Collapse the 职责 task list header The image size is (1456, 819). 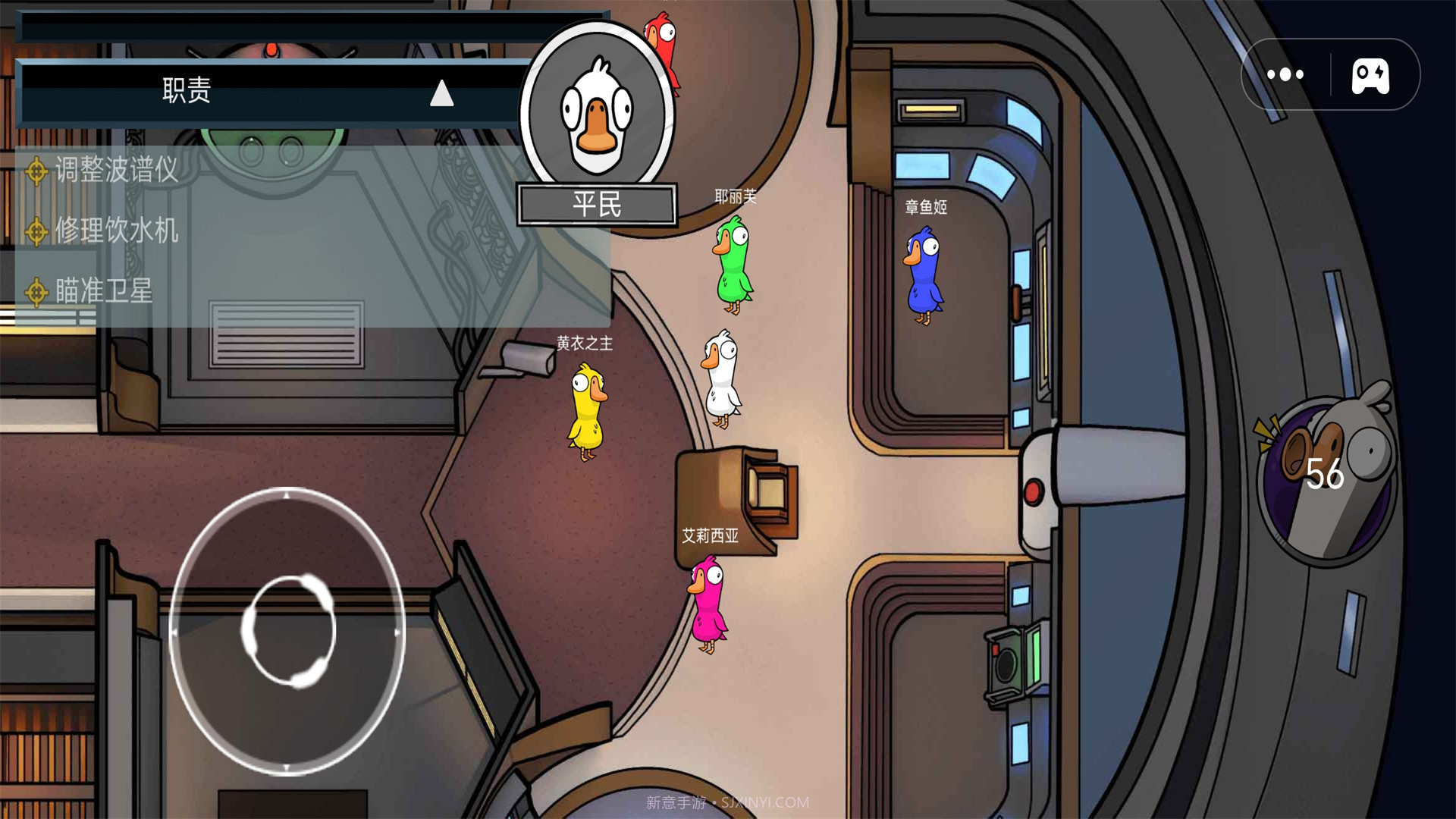click(441, 93)
